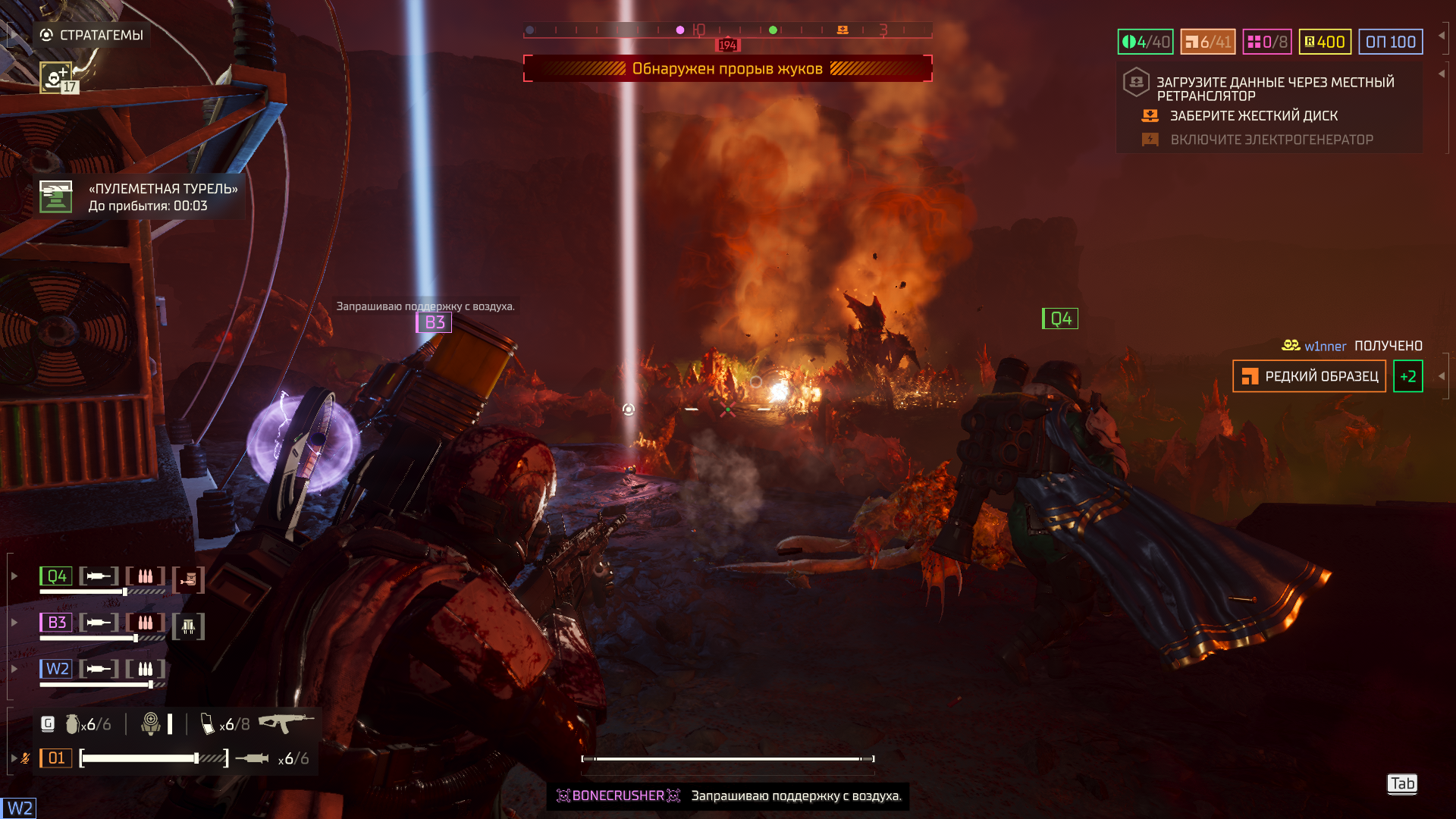The image size is (1456, 819).
Task: Open the relay data upload objective
Action: tap(1274, 89)
